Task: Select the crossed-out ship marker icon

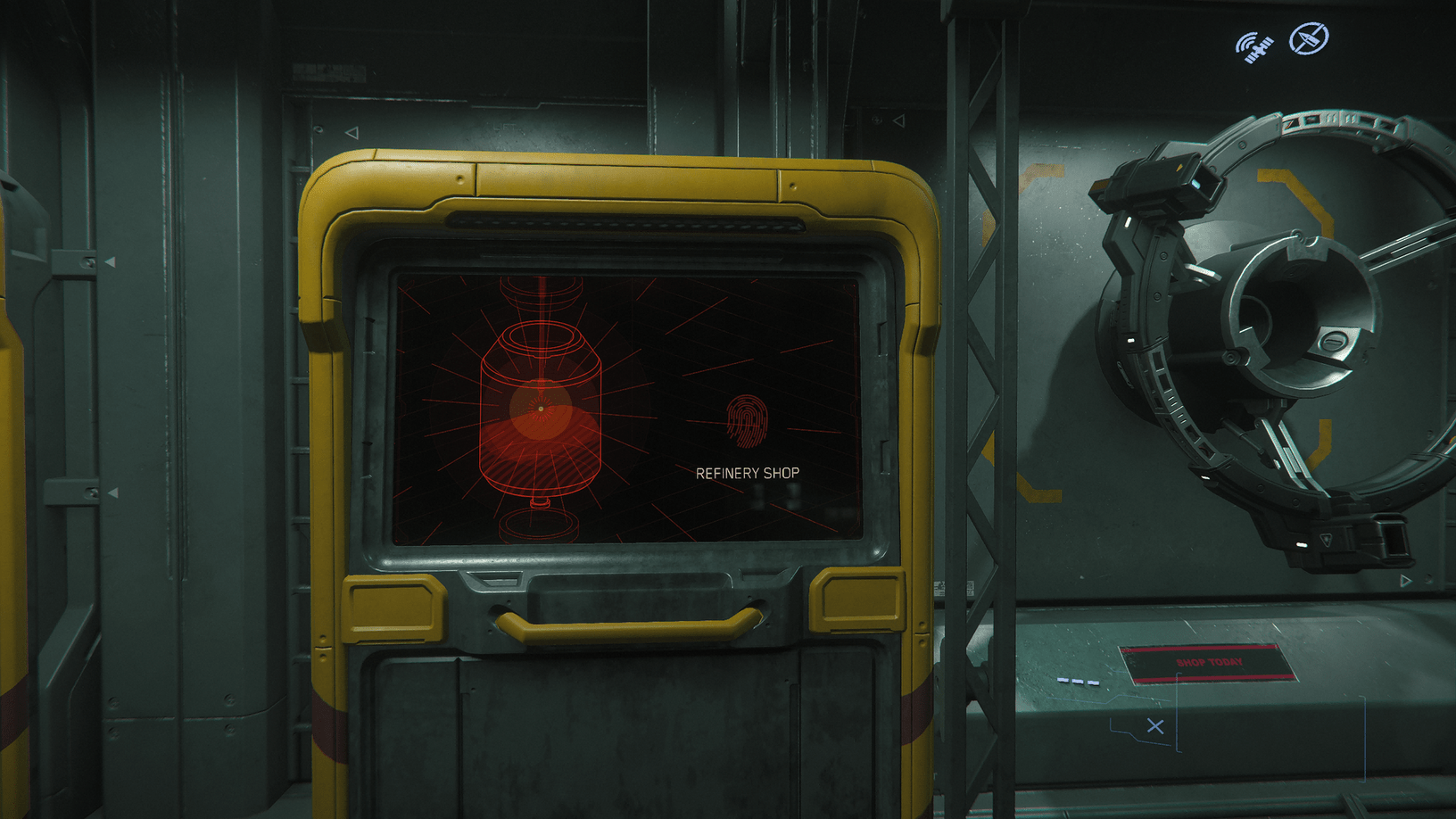Action: pyautogui.click(x=1309, y=39)
